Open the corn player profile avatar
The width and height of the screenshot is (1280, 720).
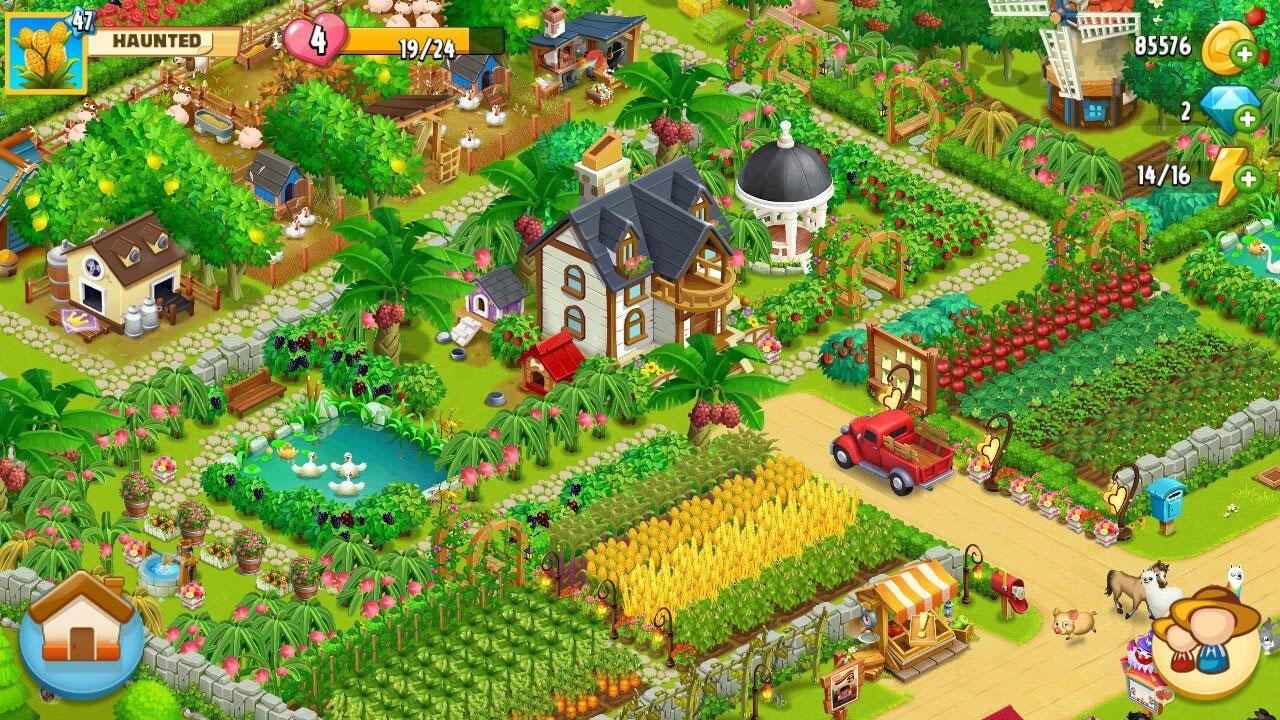[x=44, y=52]
